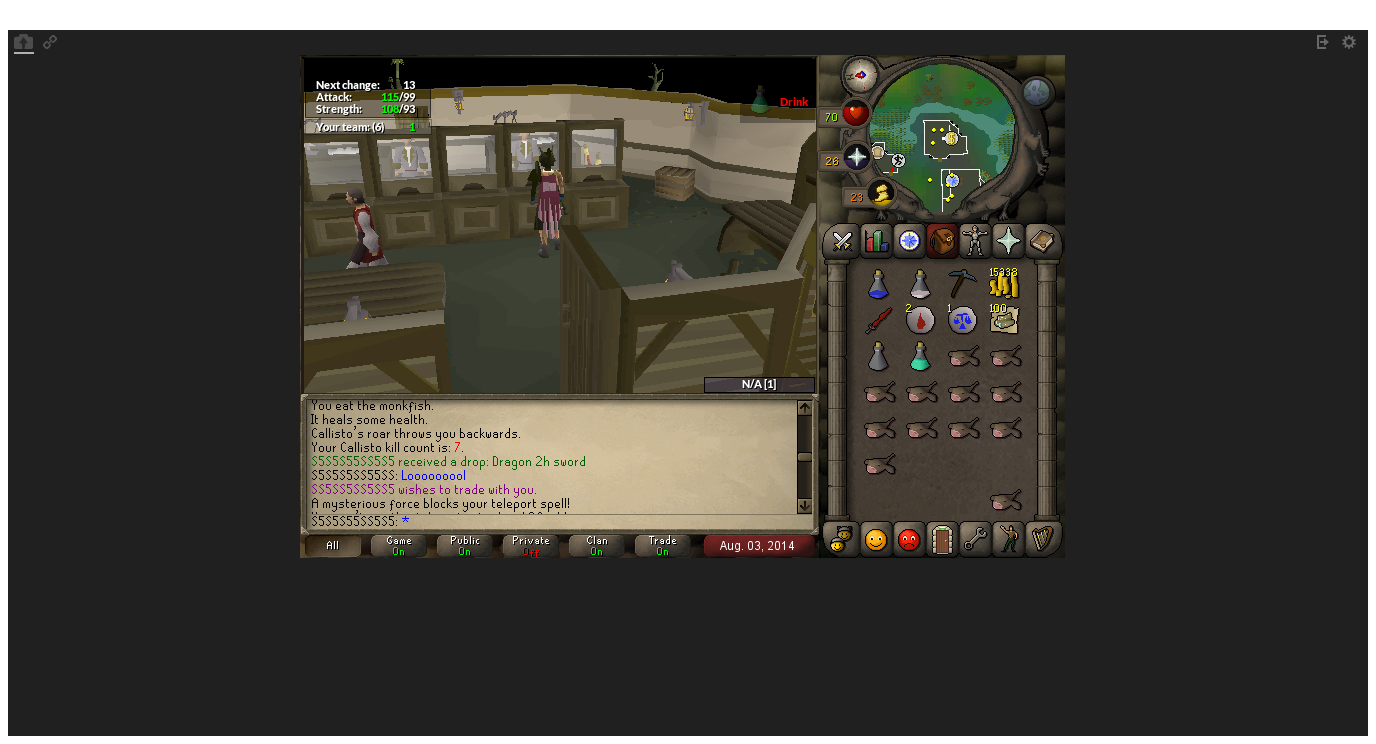Image resolution: width=1376 pixels, height=744 pixels.
Task: Open the Combat Options swords tab
Action: point(840,241)
